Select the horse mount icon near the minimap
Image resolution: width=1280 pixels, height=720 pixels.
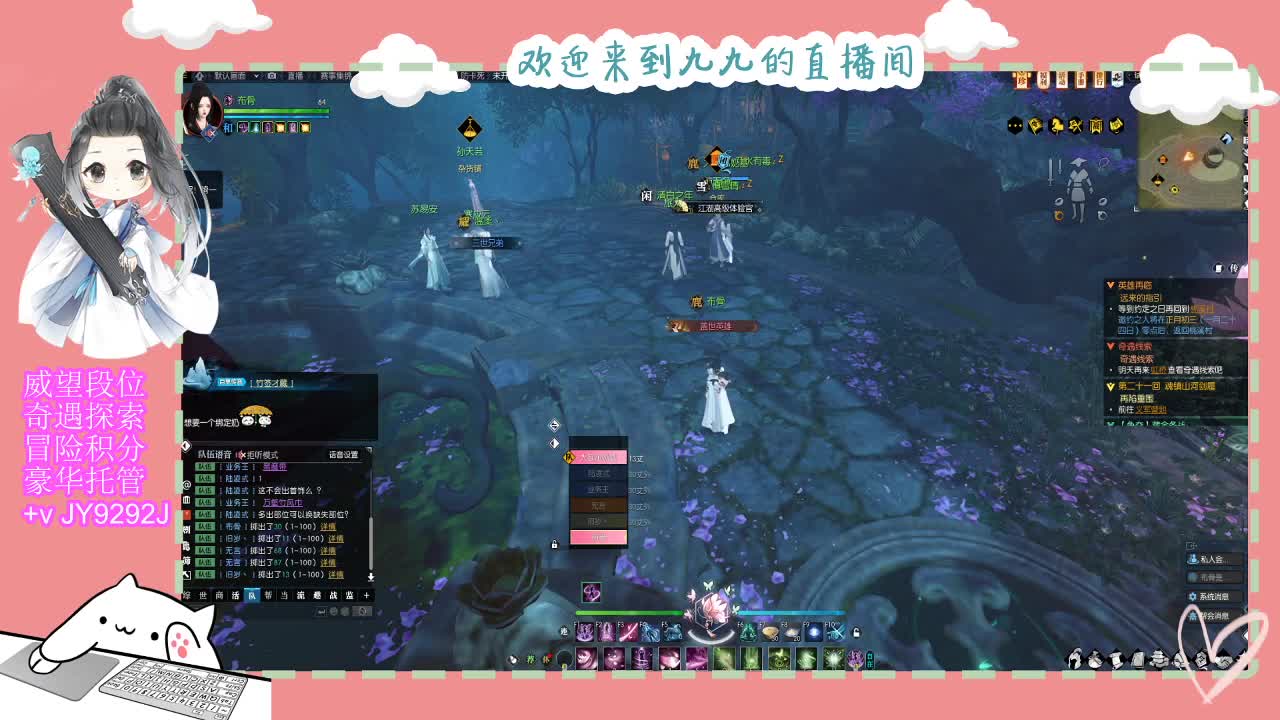[x=1057, y=125]
